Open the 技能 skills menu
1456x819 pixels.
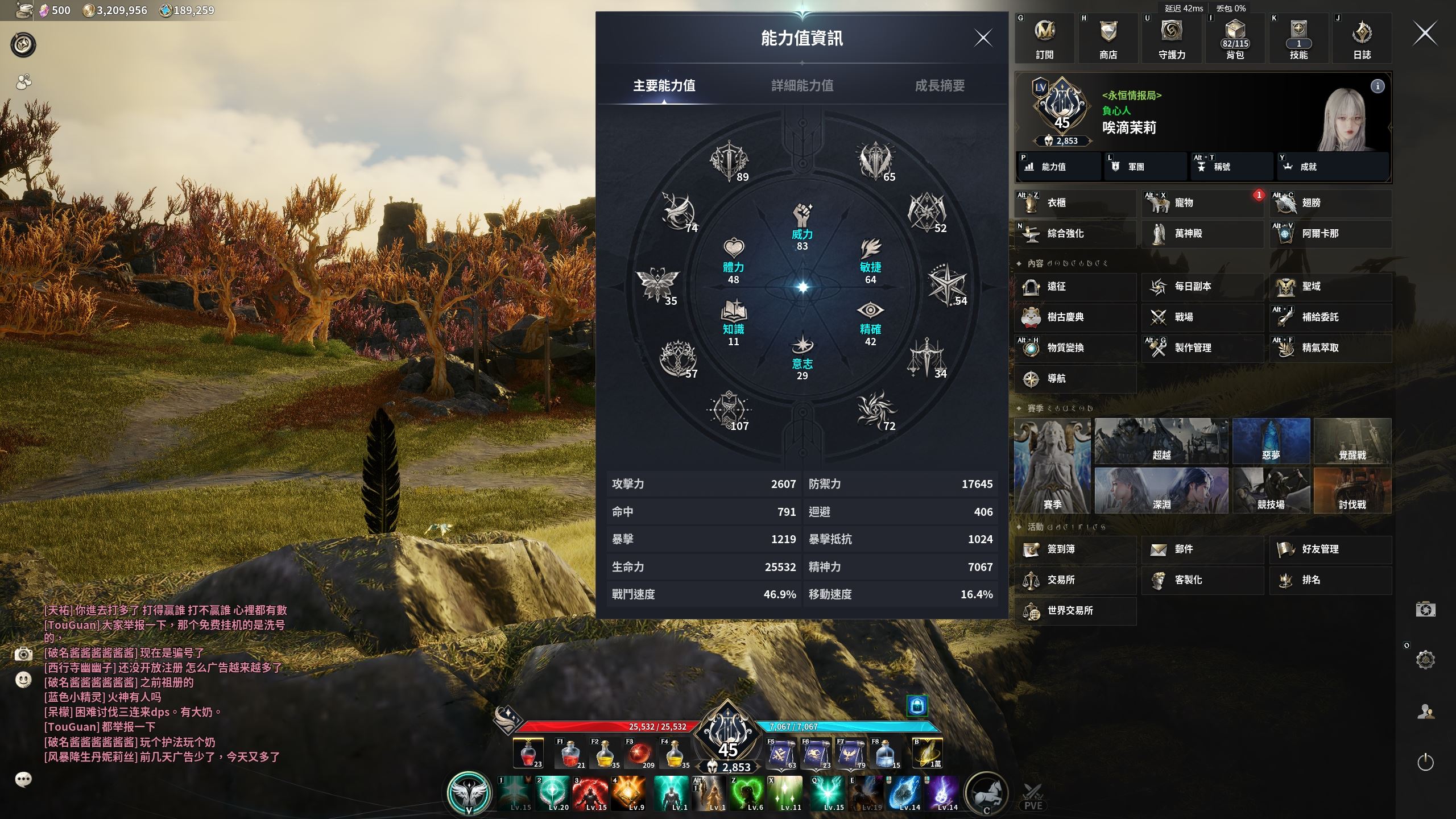[x=1298, y=38]
